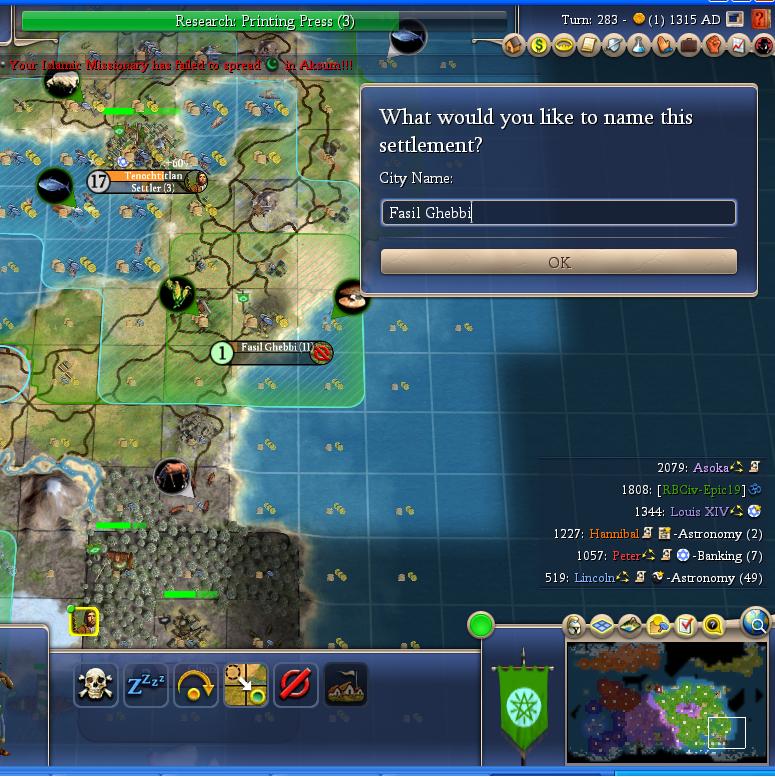Open the Civics scroll icon
The width and height of the screenshot is (775, 777).
(589, 45)
